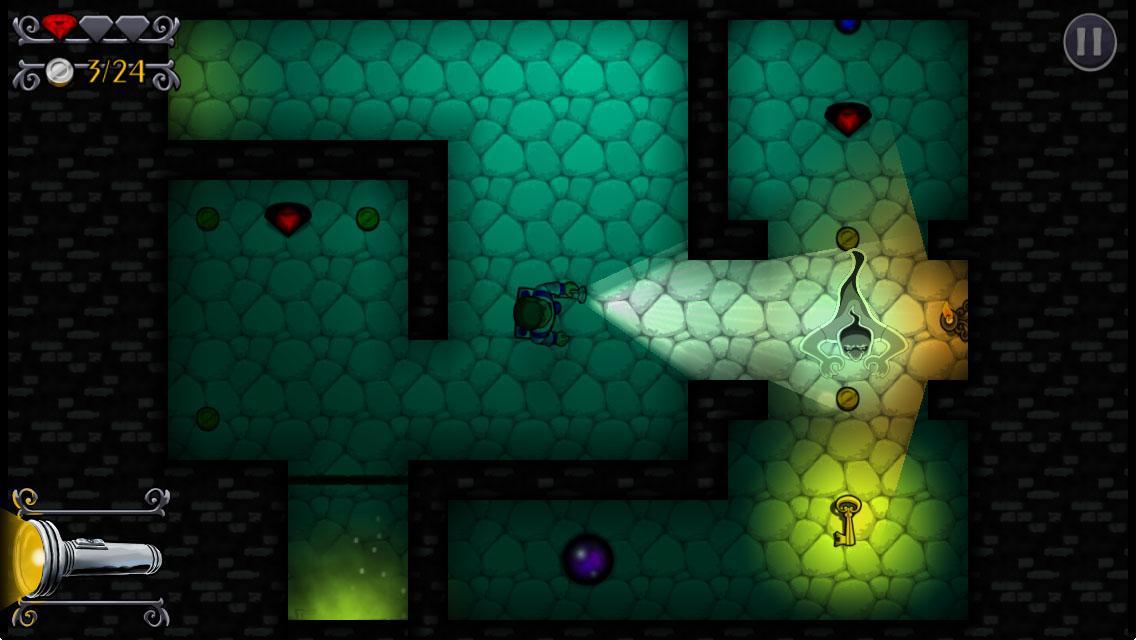Pause the game with the round button
The width and height of the screenshot is (1136, 640).
click(x=1089, y=42)
